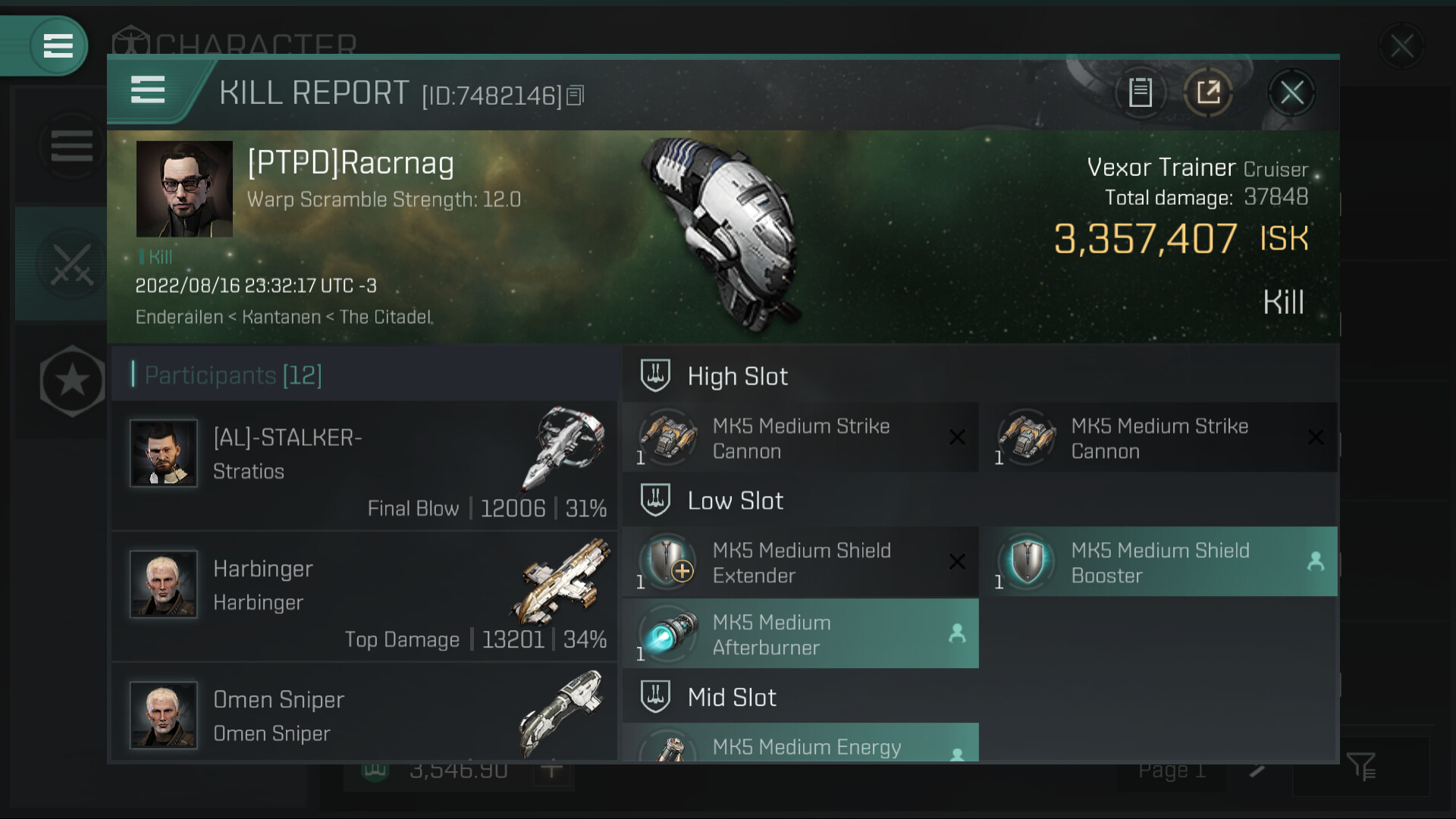1456x819 pixels.
Task: Close the background Character screen
Action: [x=1401, y=46]
